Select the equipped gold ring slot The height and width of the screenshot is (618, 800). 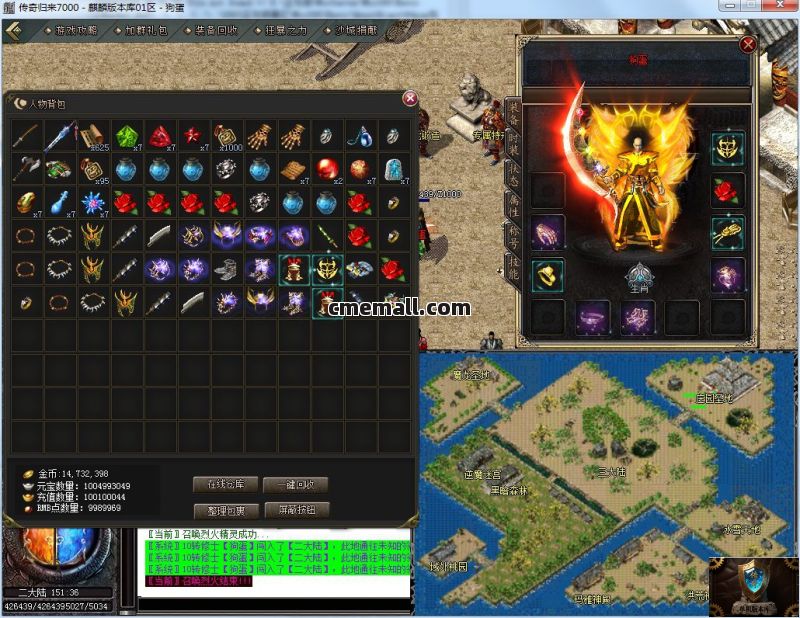[548, 274]
